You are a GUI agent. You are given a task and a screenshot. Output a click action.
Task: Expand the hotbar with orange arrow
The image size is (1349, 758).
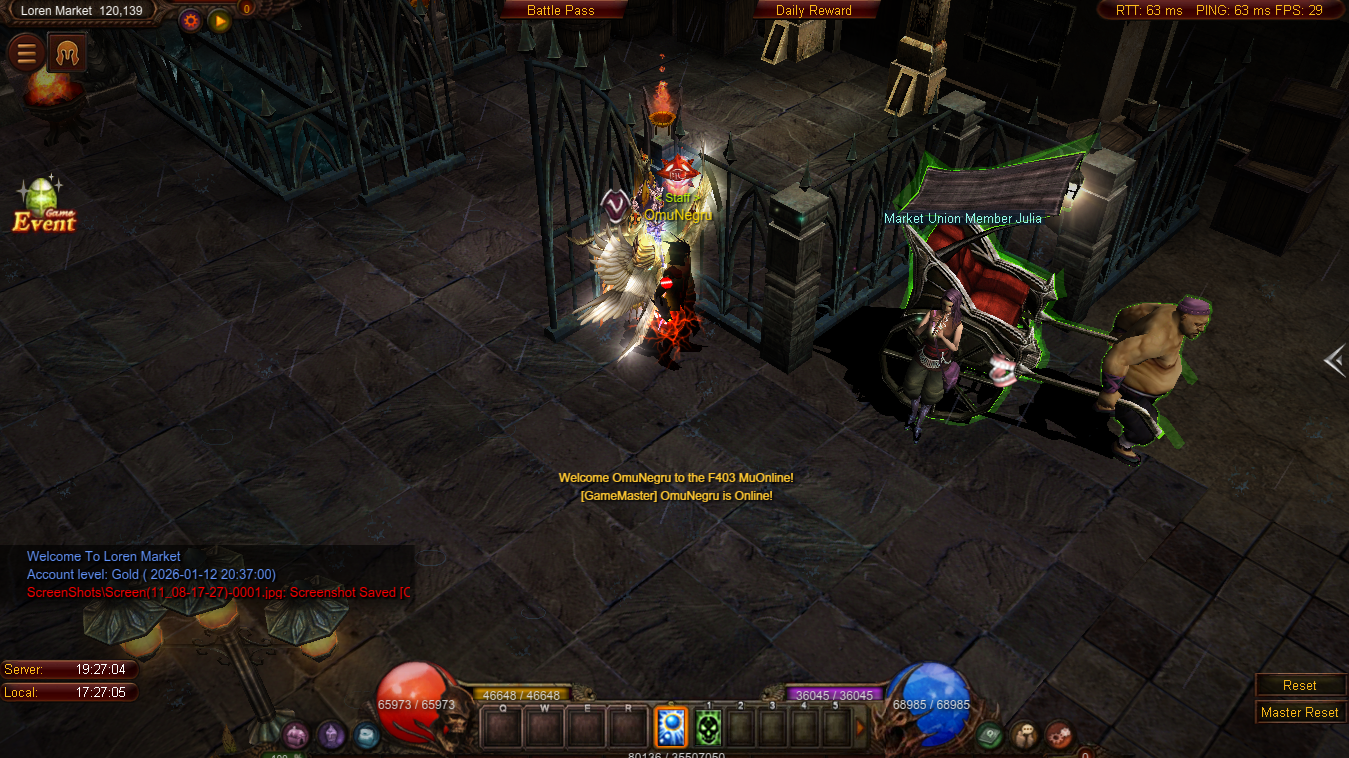(x=860, y=727)
